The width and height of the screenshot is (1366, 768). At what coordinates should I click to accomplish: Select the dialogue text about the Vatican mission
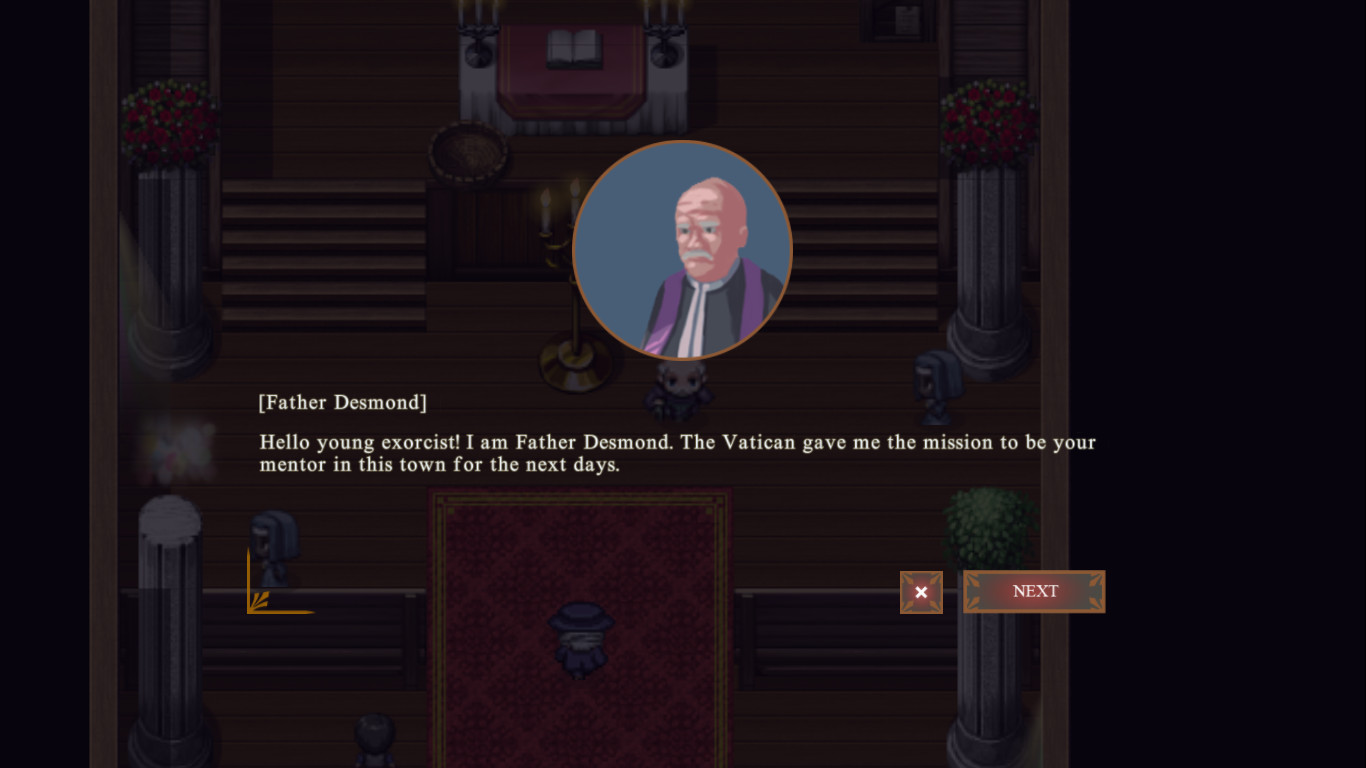point(677,452)
